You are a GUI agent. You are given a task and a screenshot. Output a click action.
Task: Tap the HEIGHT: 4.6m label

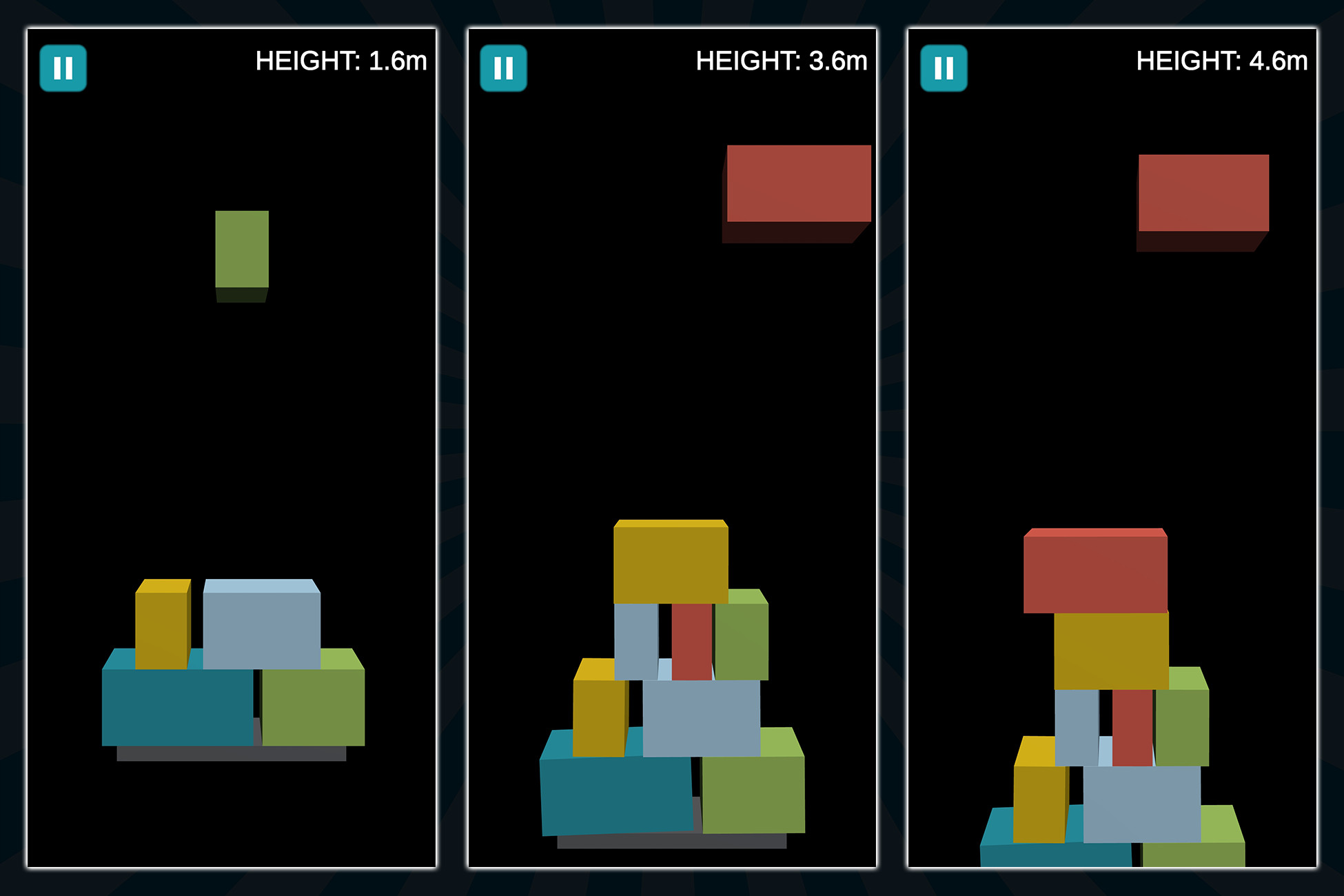[x=1223, y=61]
